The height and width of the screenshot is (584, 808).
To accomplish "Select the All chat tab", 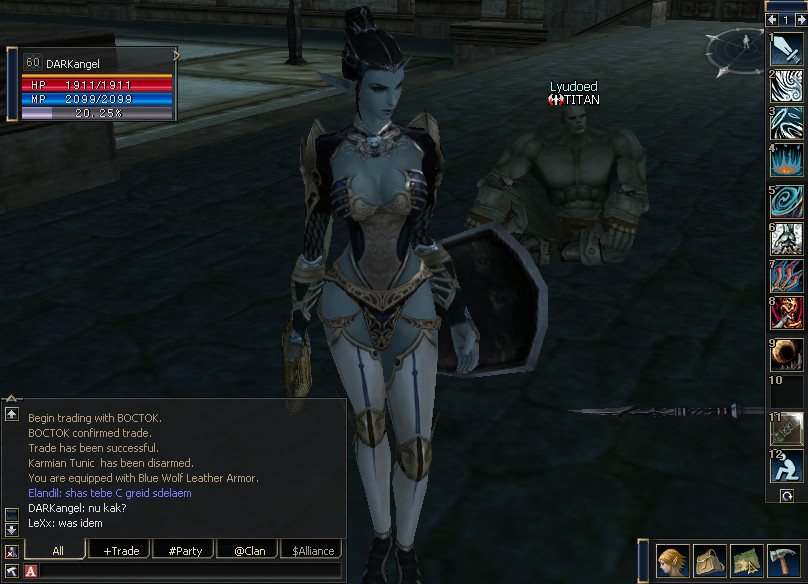I will [57, 550].
